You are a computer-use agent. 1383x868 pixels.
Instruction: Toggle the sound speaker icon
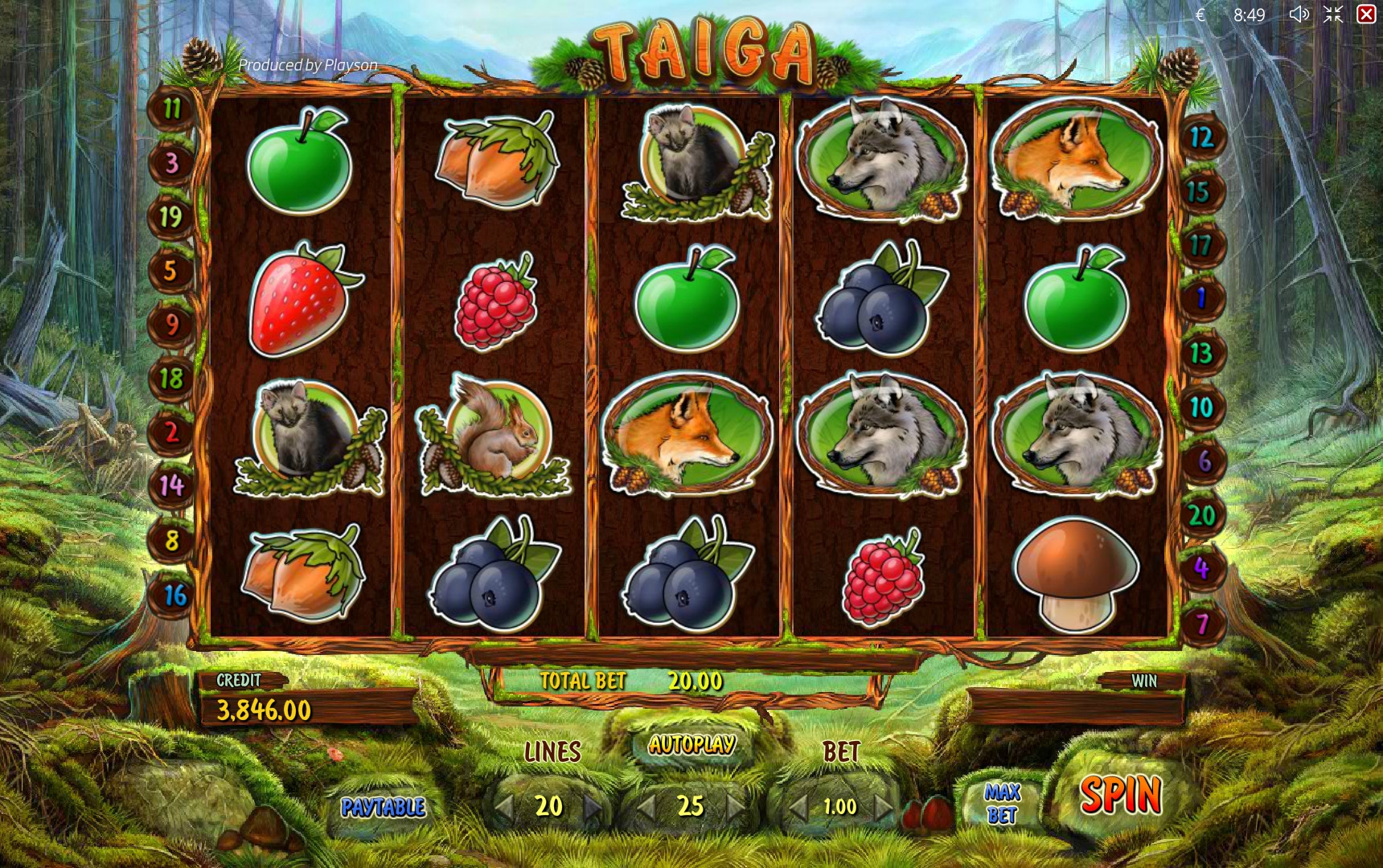click(1298, 14)
